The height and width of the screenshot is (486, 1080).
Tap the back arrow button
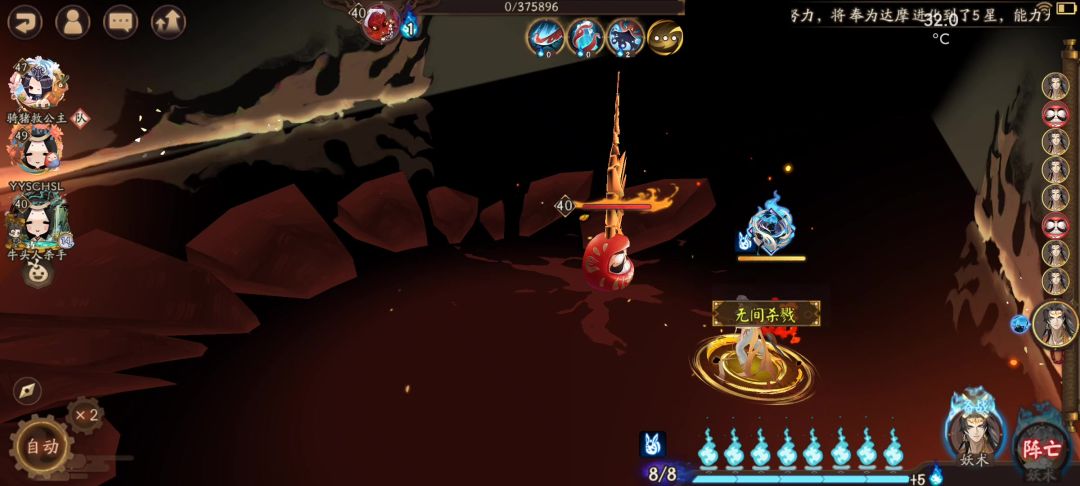[x=24, y=20]
